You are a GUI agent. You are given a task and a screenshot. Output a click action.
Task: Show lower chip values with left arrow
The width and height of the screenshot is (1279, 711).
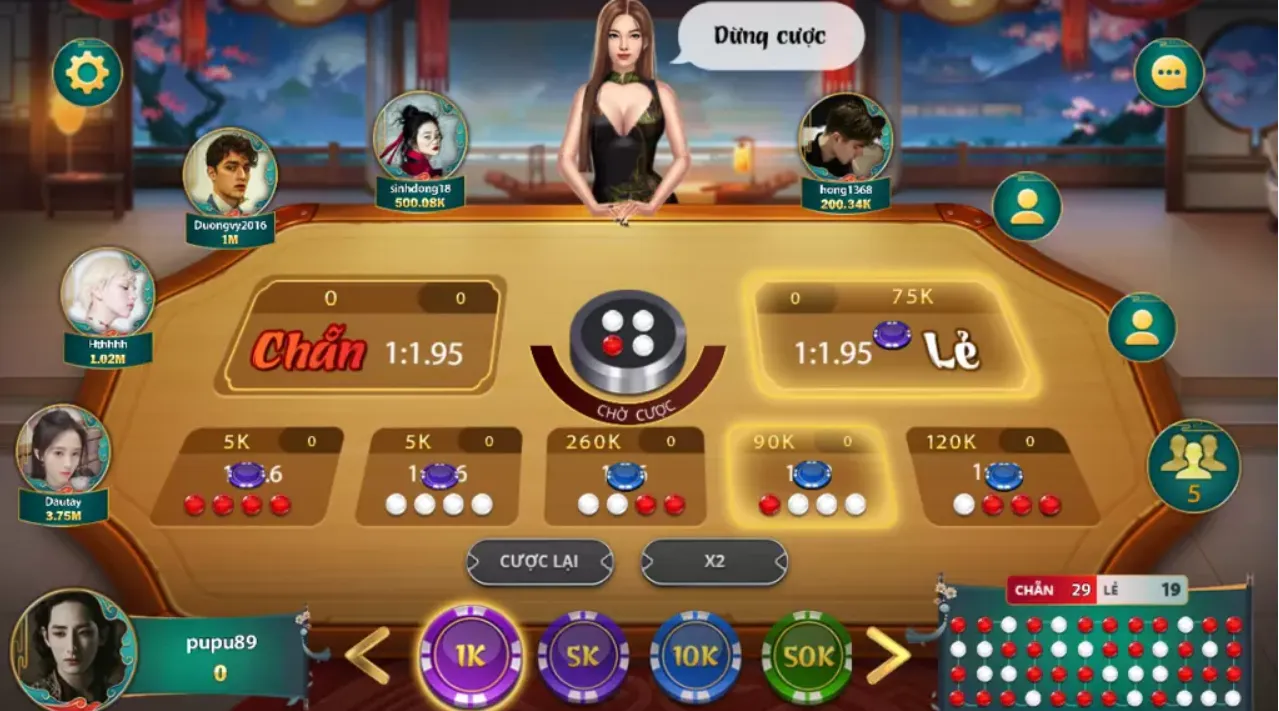(x=368, y=655)
